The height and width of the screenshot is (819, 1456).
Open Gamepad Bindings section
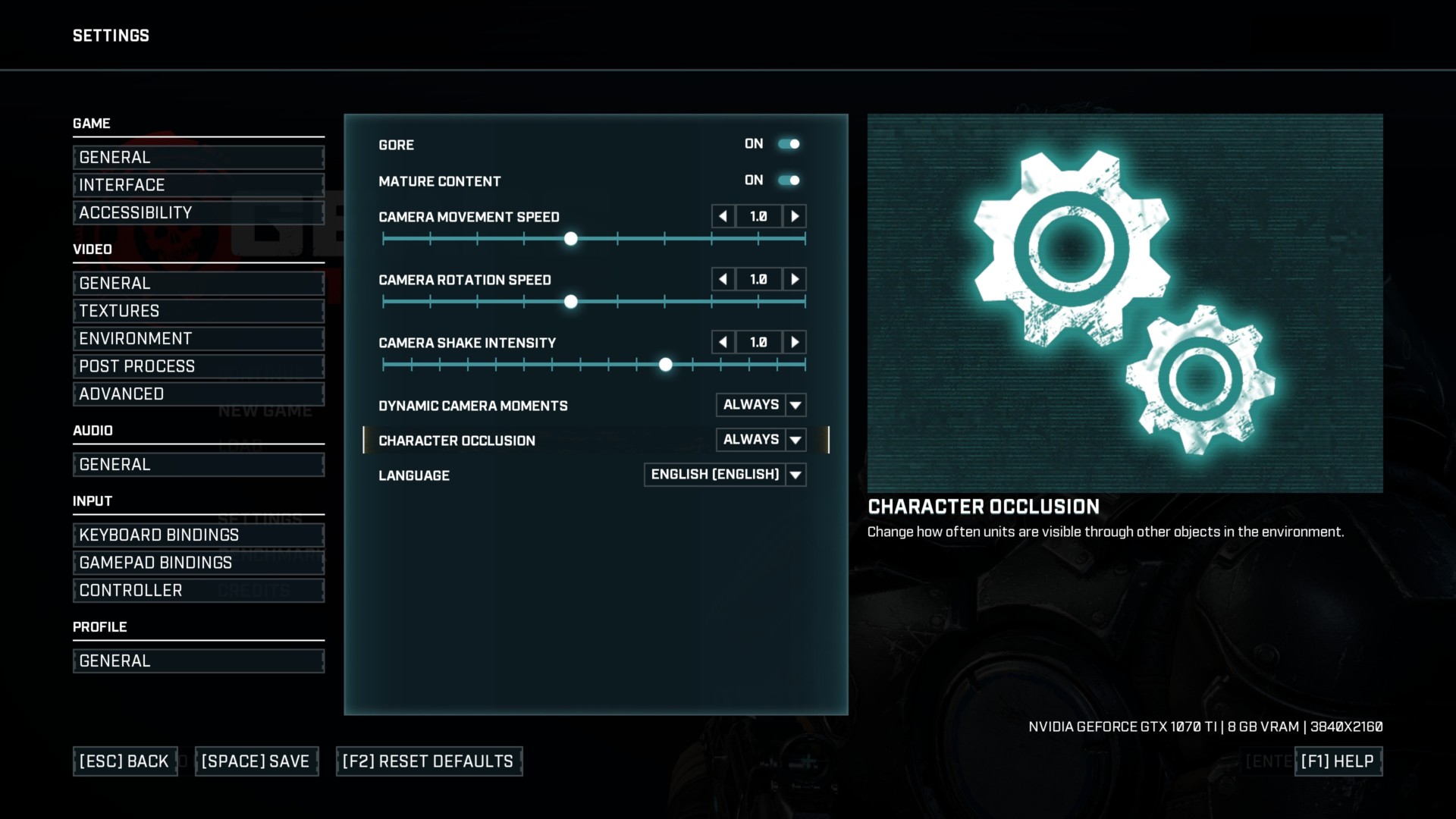point(198,563)
